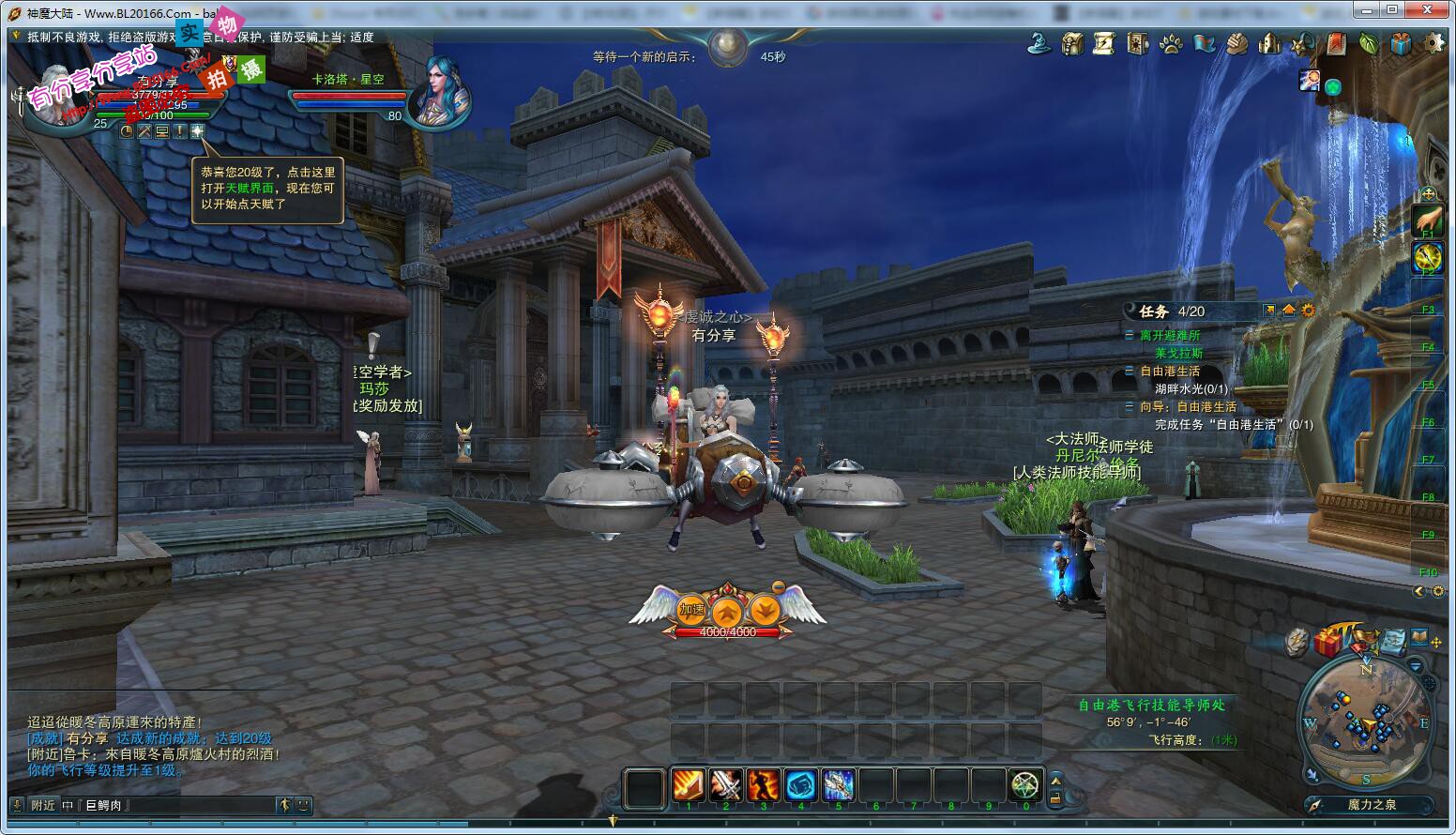Click the 巨鲤肉 item link in chat

point(101,805)
